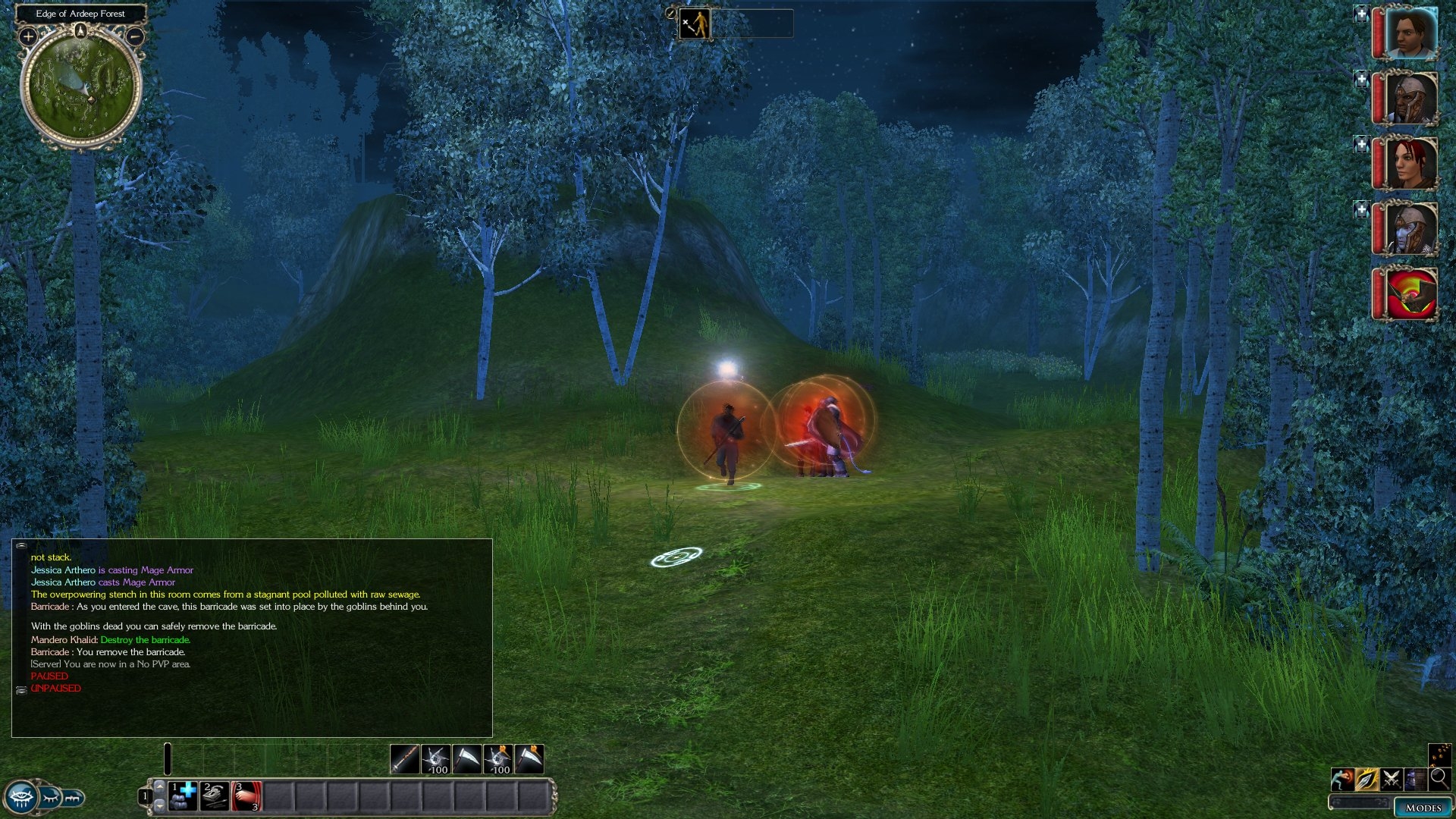
Task: Use quickslot 3 red hand ability
Action: click(x=246, y=796)
